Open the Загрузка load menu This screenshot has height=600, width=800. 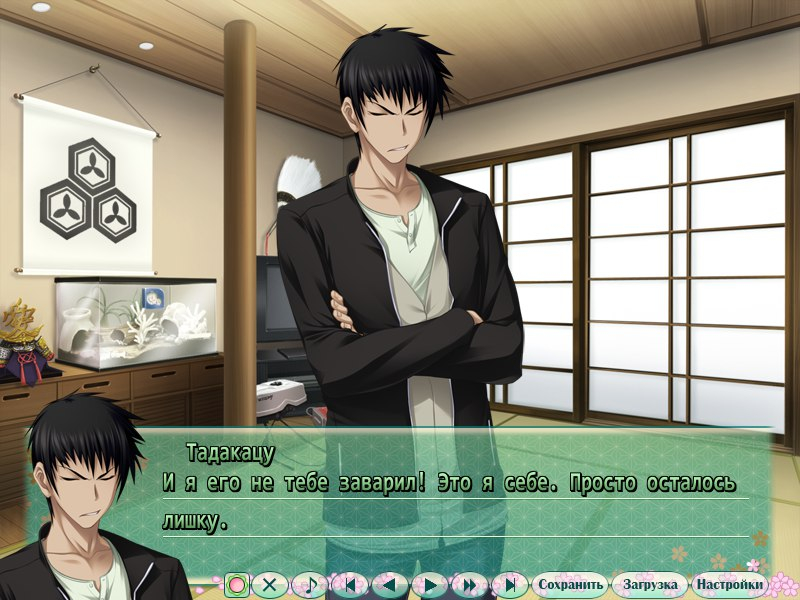[x=650, y=585]
